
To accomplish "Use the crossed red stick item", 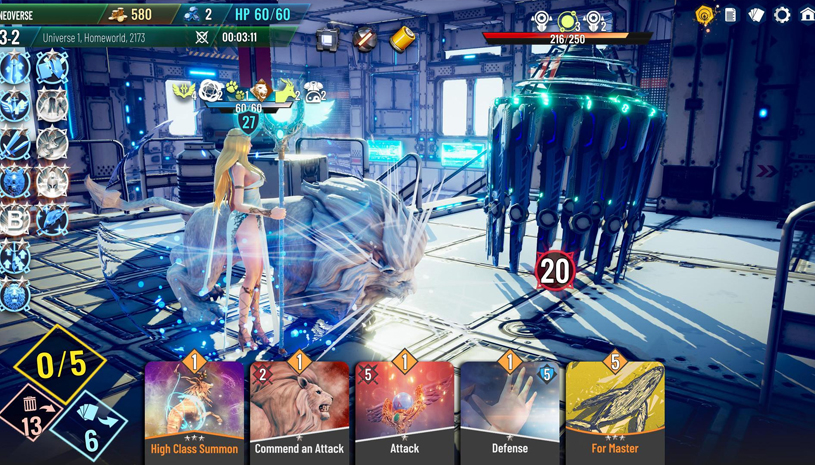I will pyautogui.click(x=365, y=39).
